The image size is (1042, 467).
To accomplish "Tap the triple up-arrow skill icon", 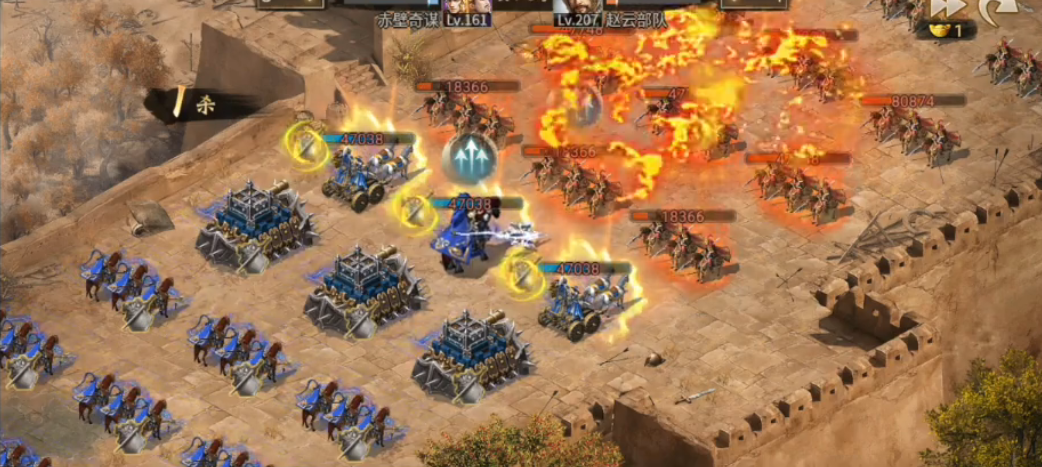I will coord(469,157).
